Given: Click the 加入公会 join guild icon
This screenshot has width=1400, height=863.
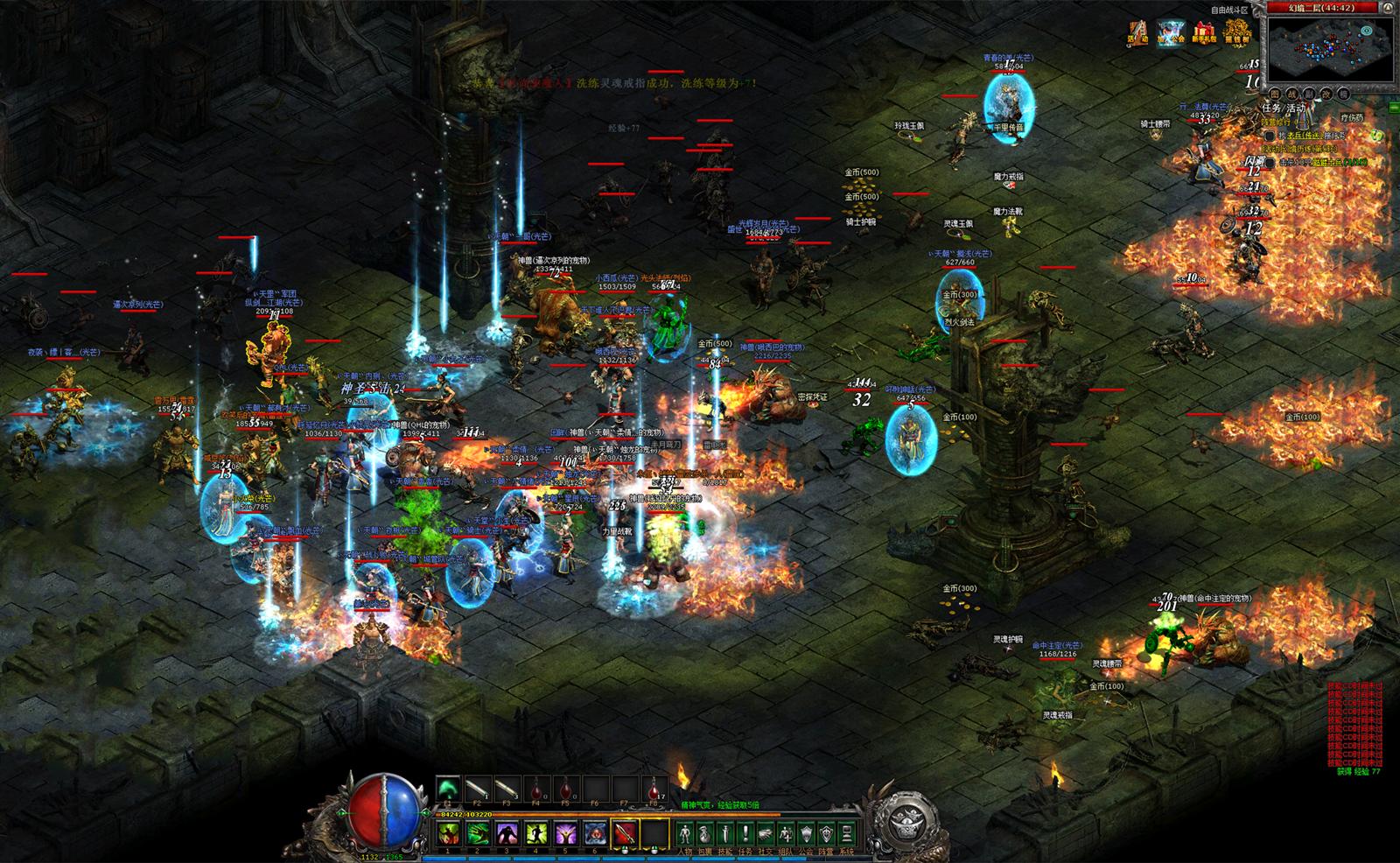Looking at the screenshot, I should pos(1171,32).
